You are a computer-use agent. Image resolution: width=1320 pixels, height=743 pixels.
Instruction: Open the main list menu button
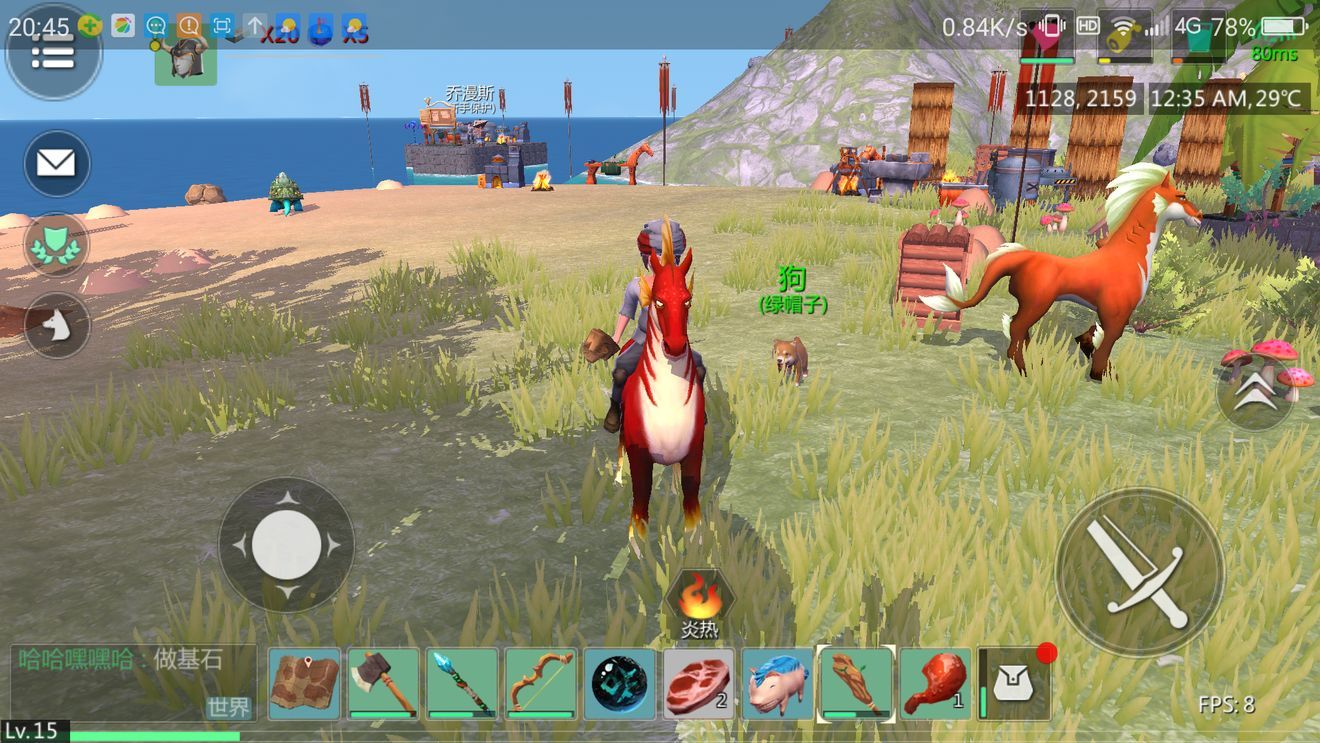click(53, 54)
